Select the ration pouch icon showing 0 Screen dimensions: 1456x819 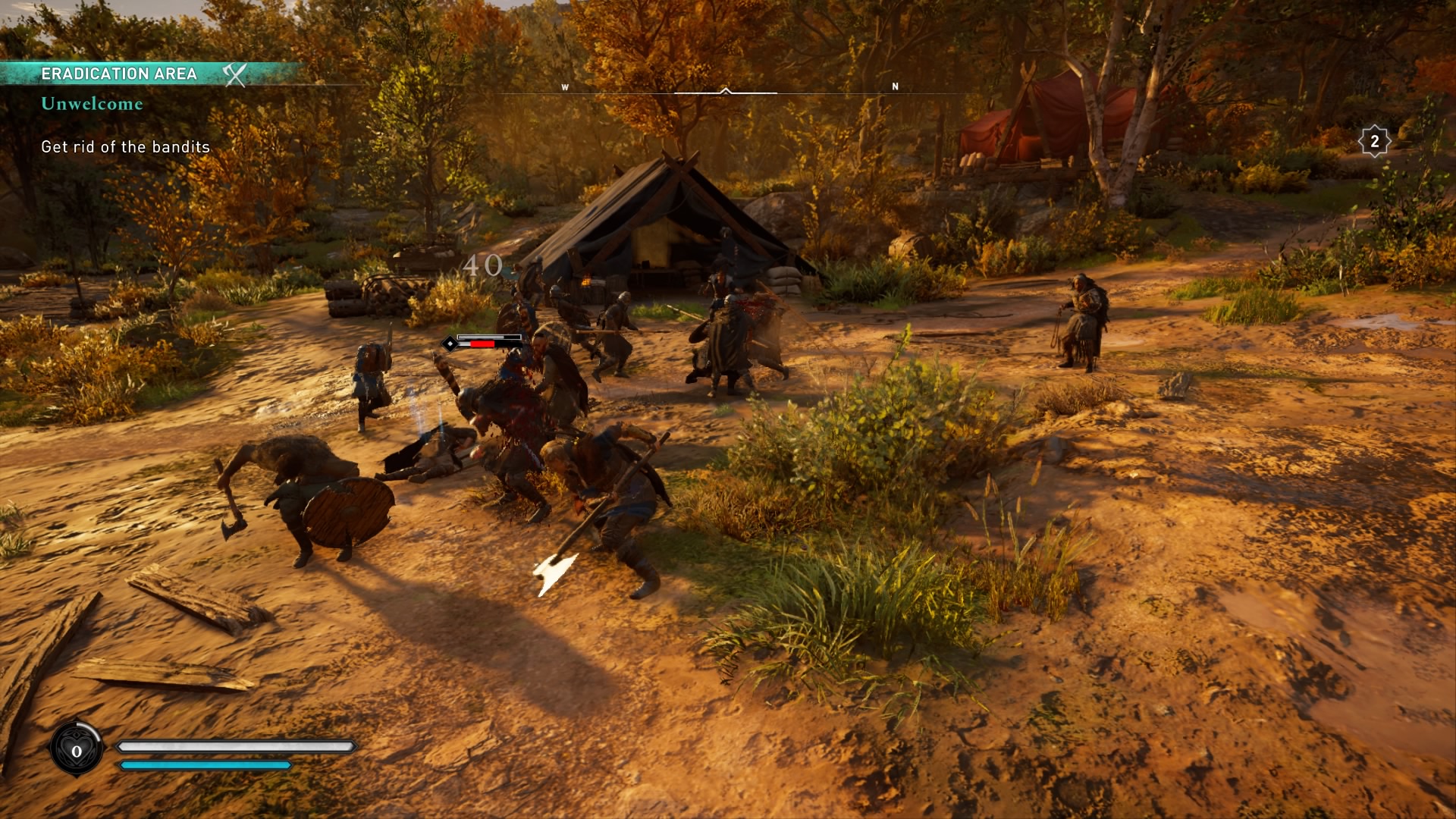point(77,750)
